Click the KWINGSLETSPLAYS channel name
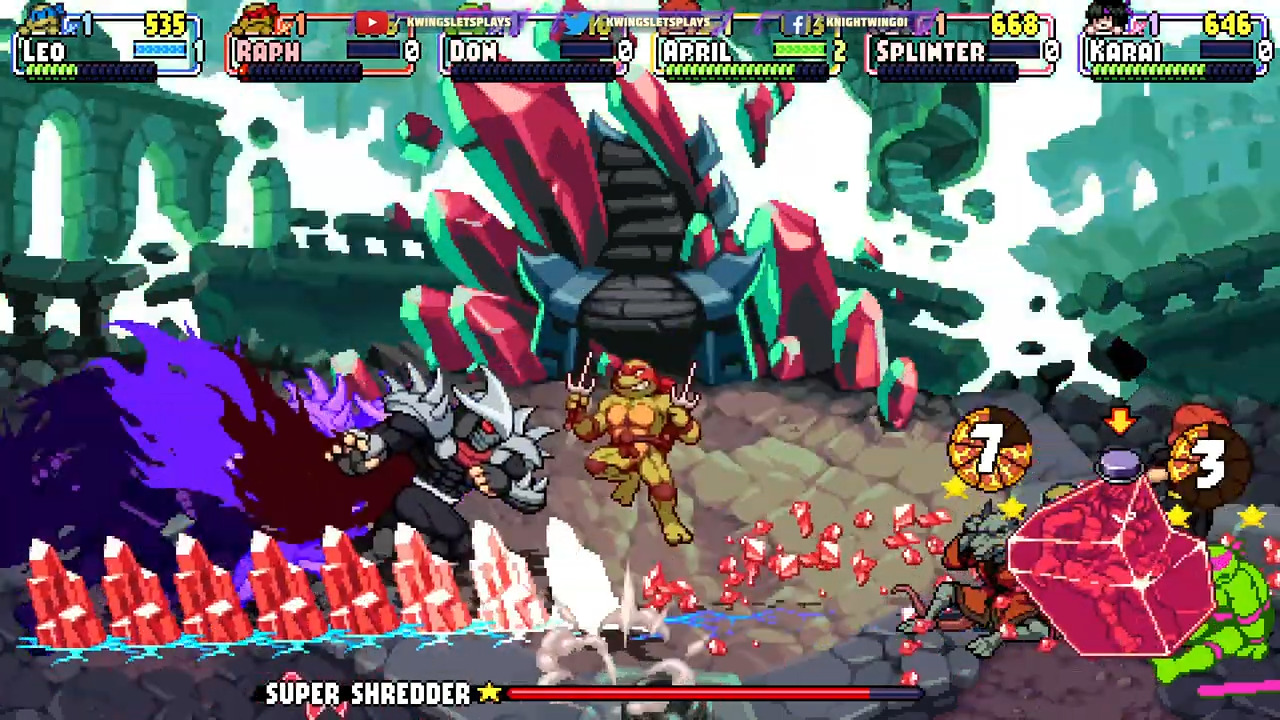1280x720 pixels. [x=457, y=20]
